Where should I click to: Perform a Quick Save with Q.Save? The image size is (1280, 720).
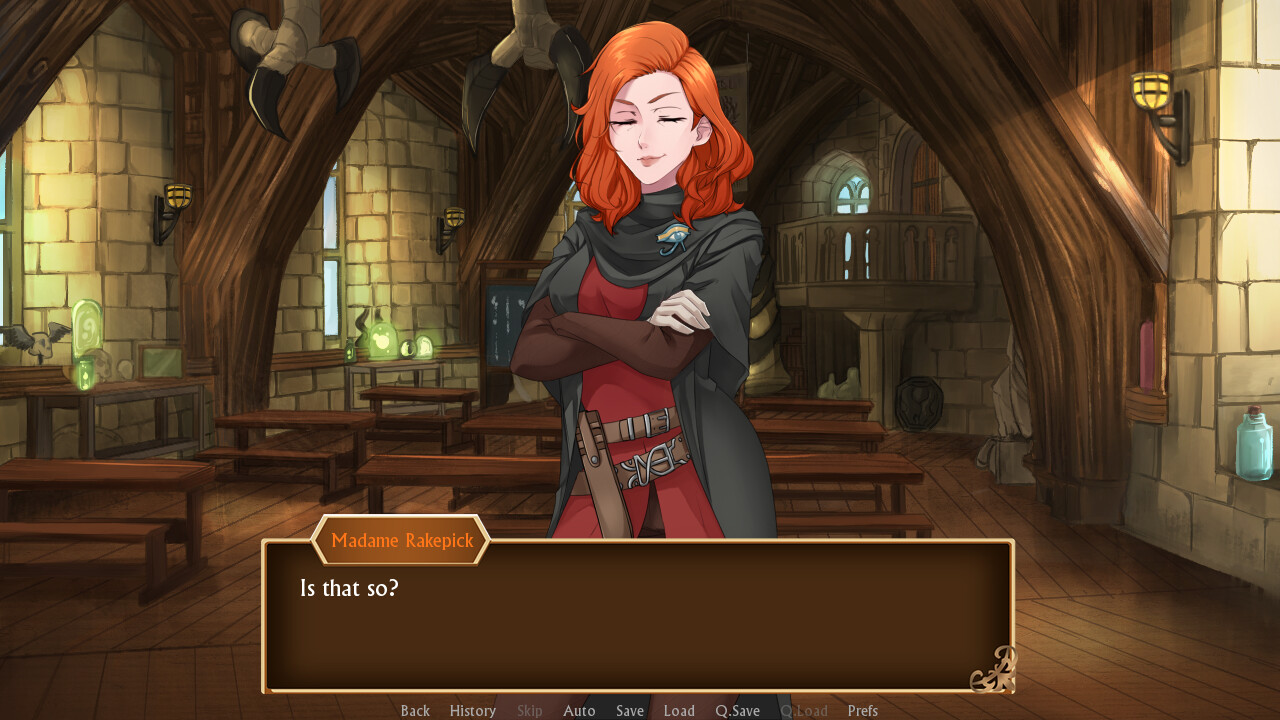(737, 710)
